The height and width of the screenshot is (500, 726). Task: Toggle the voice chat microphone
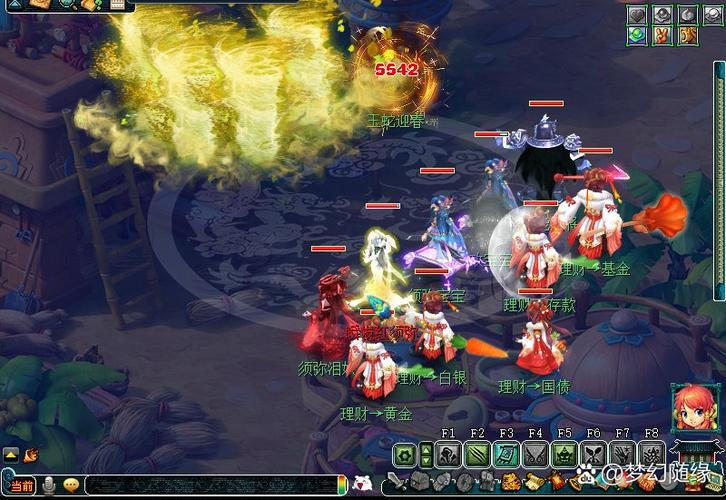tap(47, 485)
